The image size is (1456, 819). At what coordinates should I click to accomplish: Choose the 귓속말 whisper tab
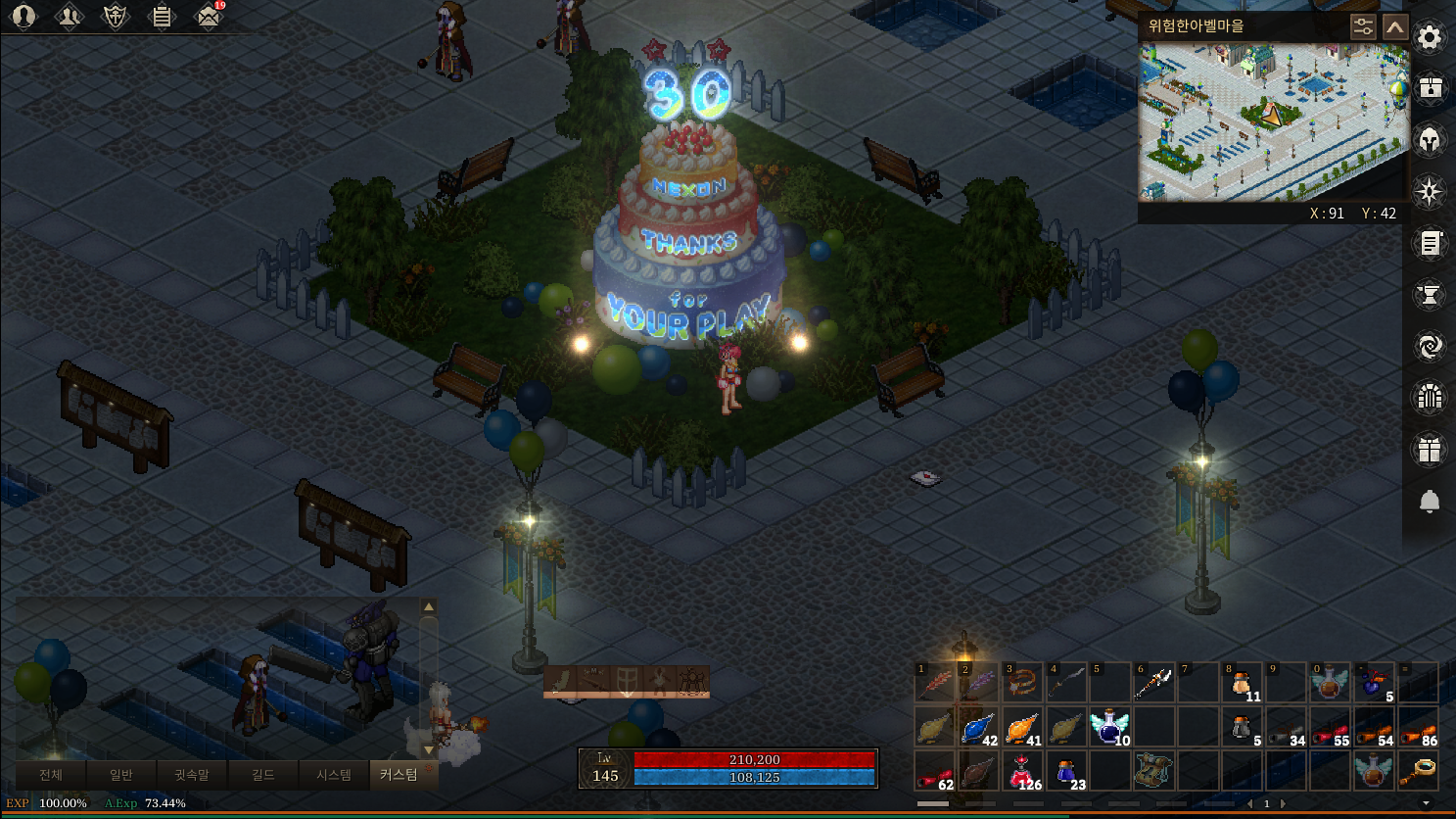pyautogui.click(x=191, y=775)
